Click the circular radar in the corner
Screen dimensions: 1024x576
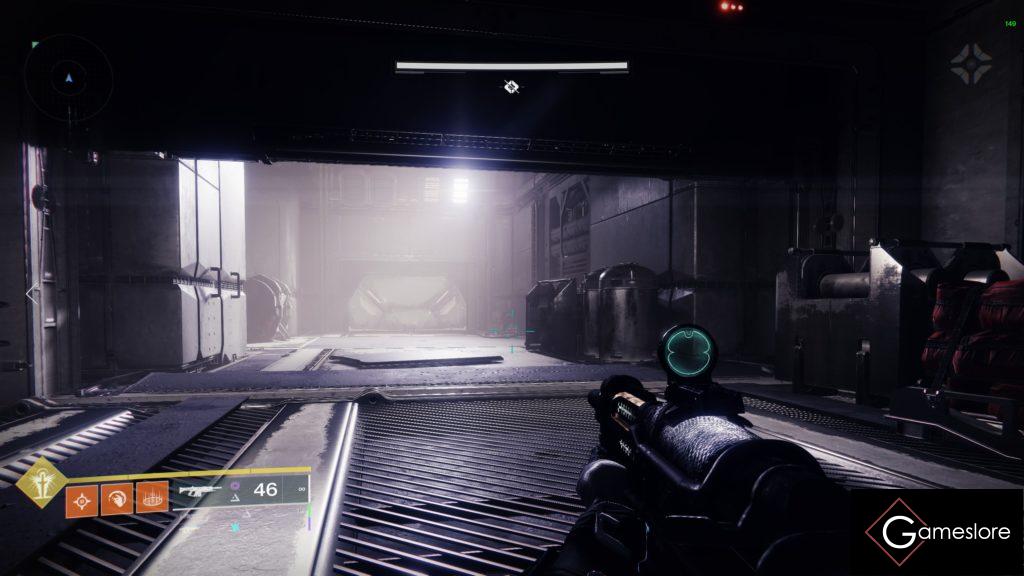pos(68,78)
